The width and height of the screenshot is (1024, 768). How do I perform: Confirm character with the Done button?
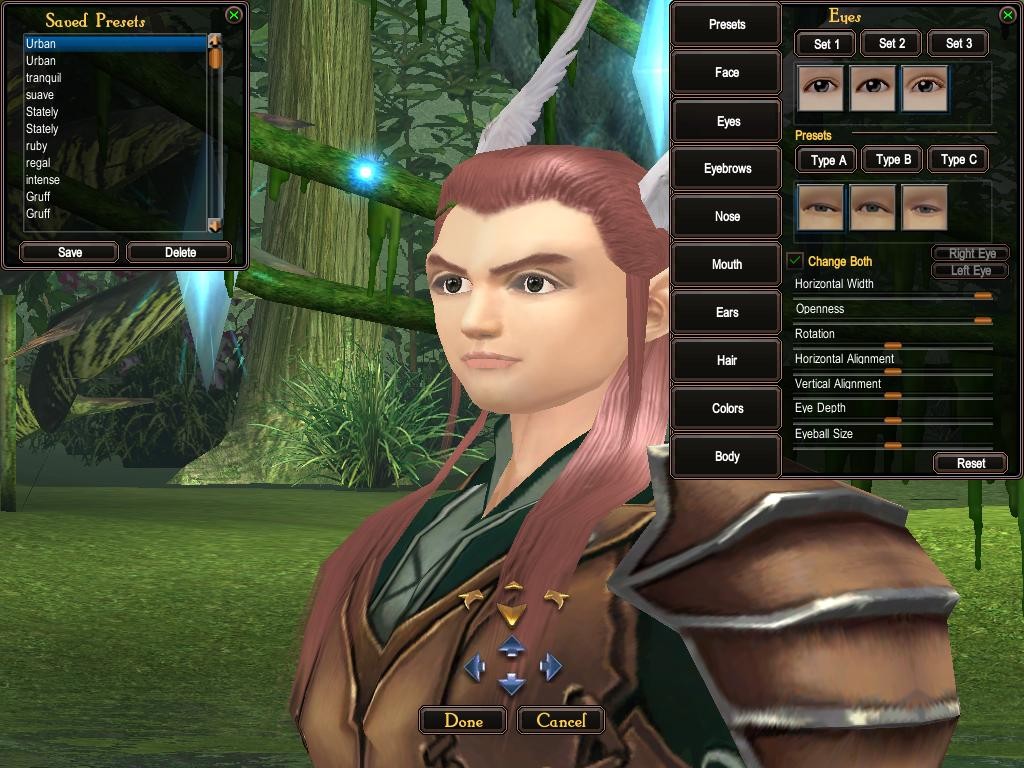point(462,720)
